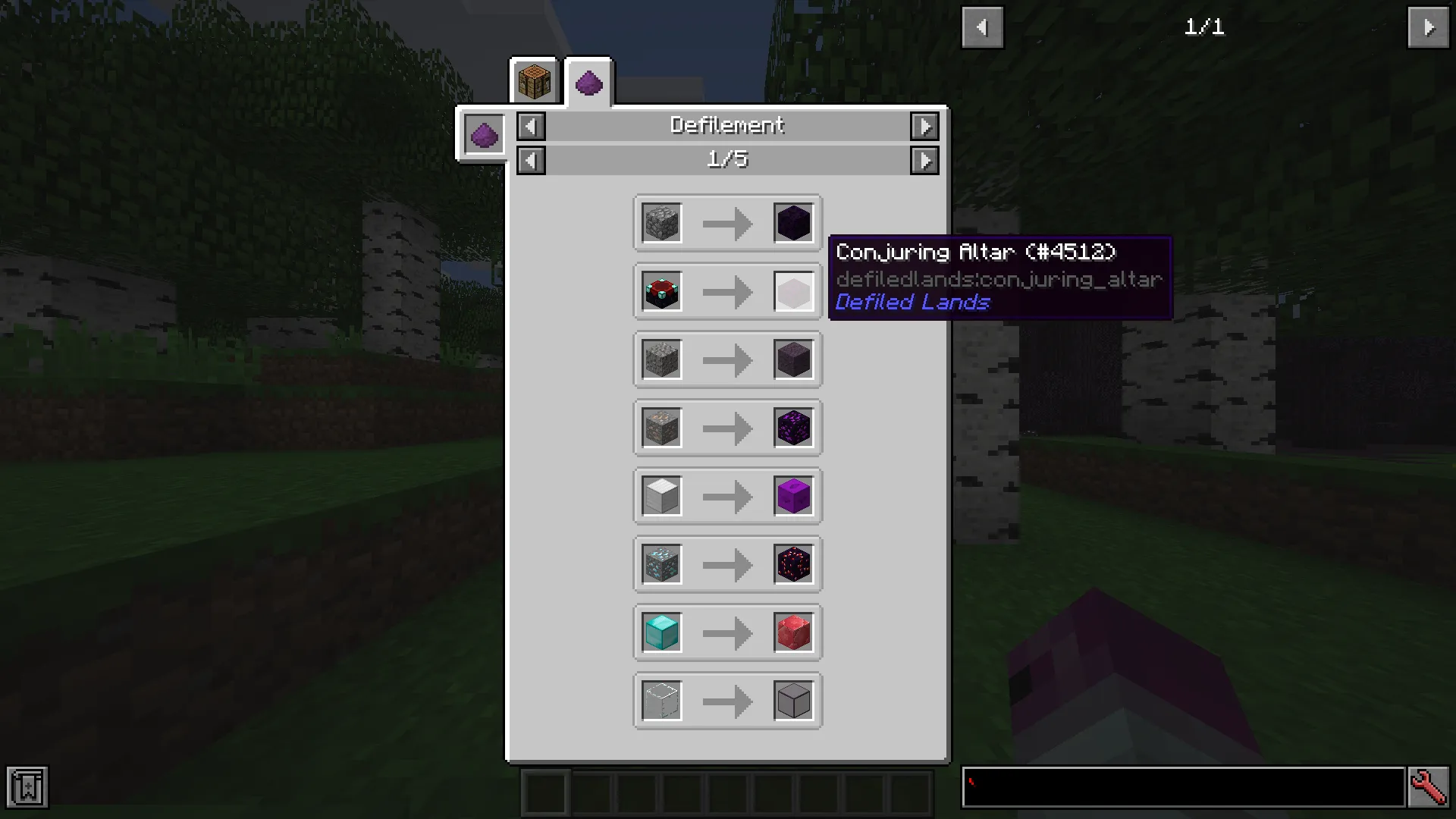The width and height of the screenshot is (1456, 819).
Task: Open JEI settings with the wrench icon
Action: point(1429,788)
